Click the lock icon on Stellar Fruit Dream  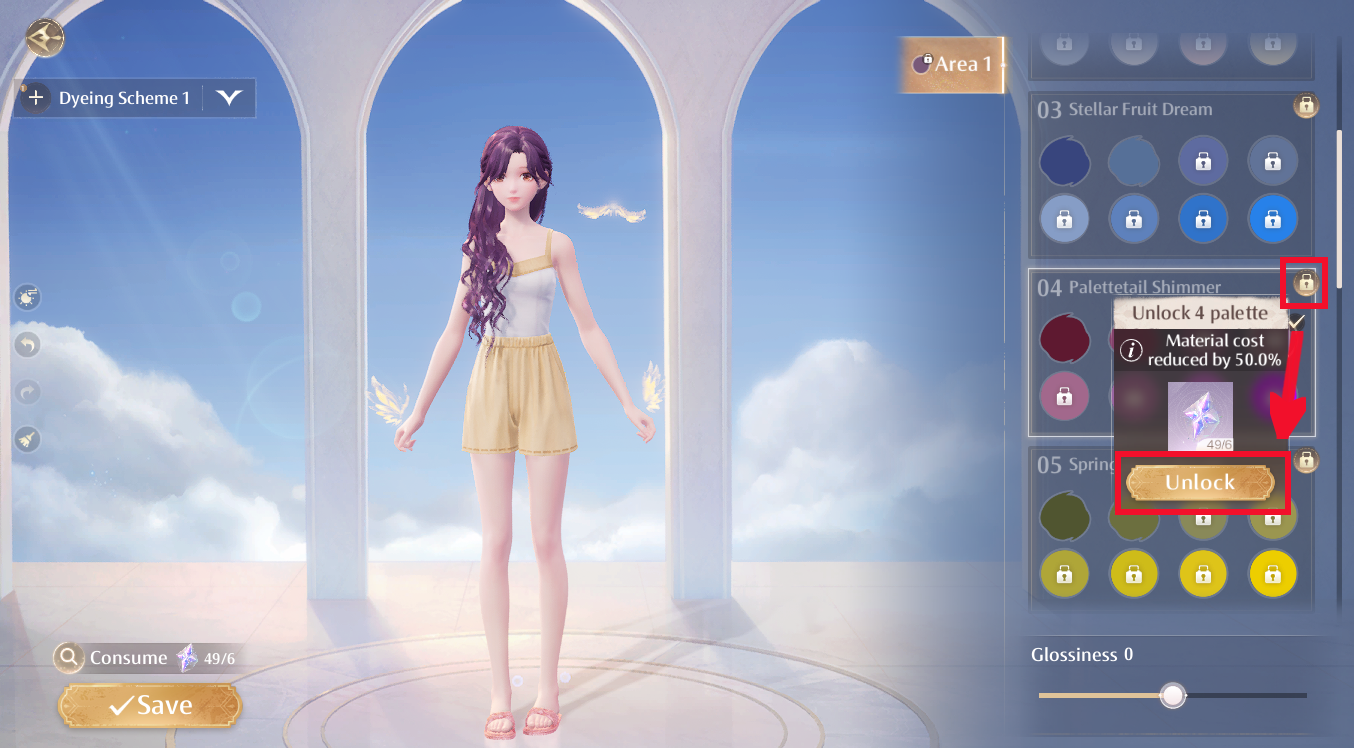coord(1306,106)
